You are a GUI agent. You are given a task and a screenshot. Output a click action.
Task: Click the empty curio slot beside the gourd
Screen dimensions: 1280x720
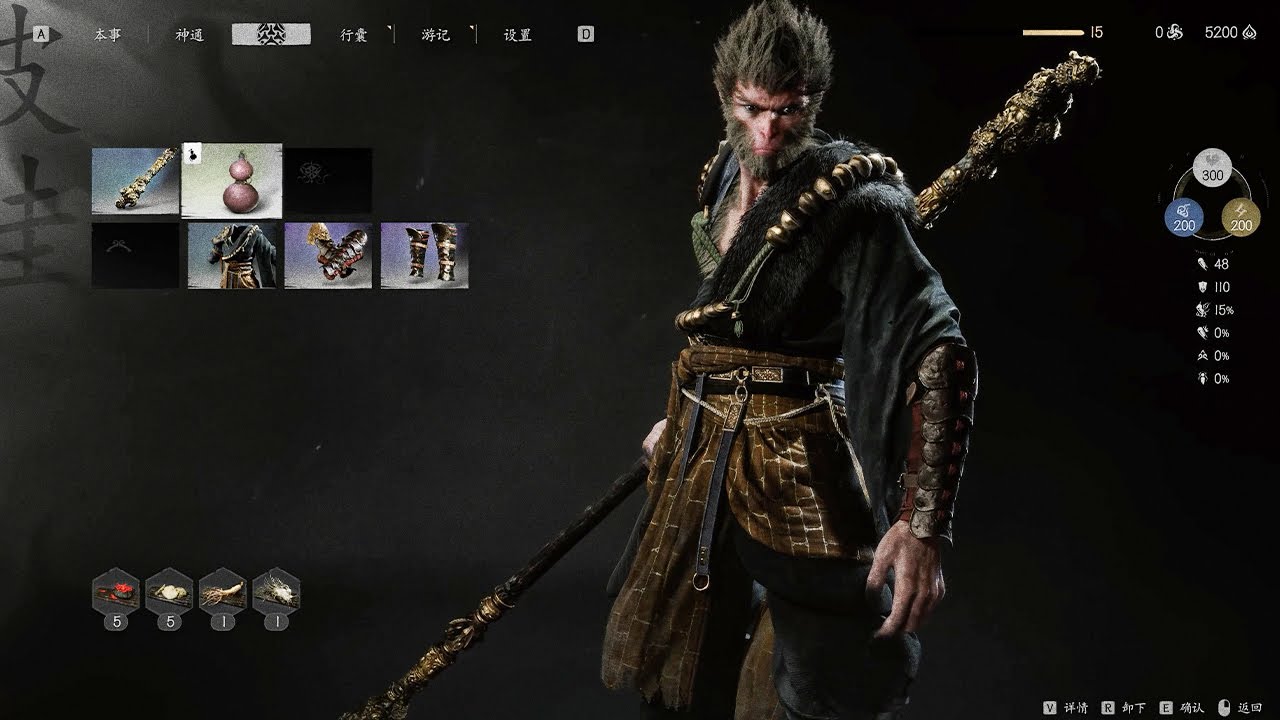(x=328, y=181)
